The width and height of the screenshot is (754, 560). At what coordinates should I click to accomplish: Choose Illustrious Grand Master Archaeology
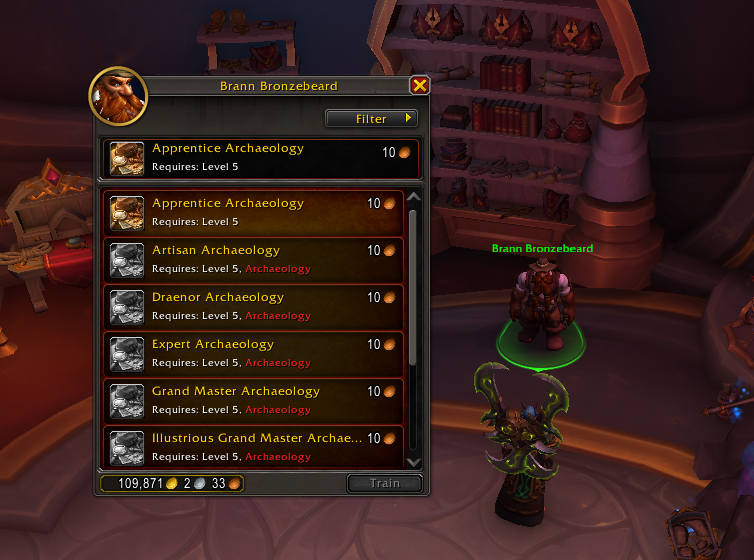(x=254, y=445)
